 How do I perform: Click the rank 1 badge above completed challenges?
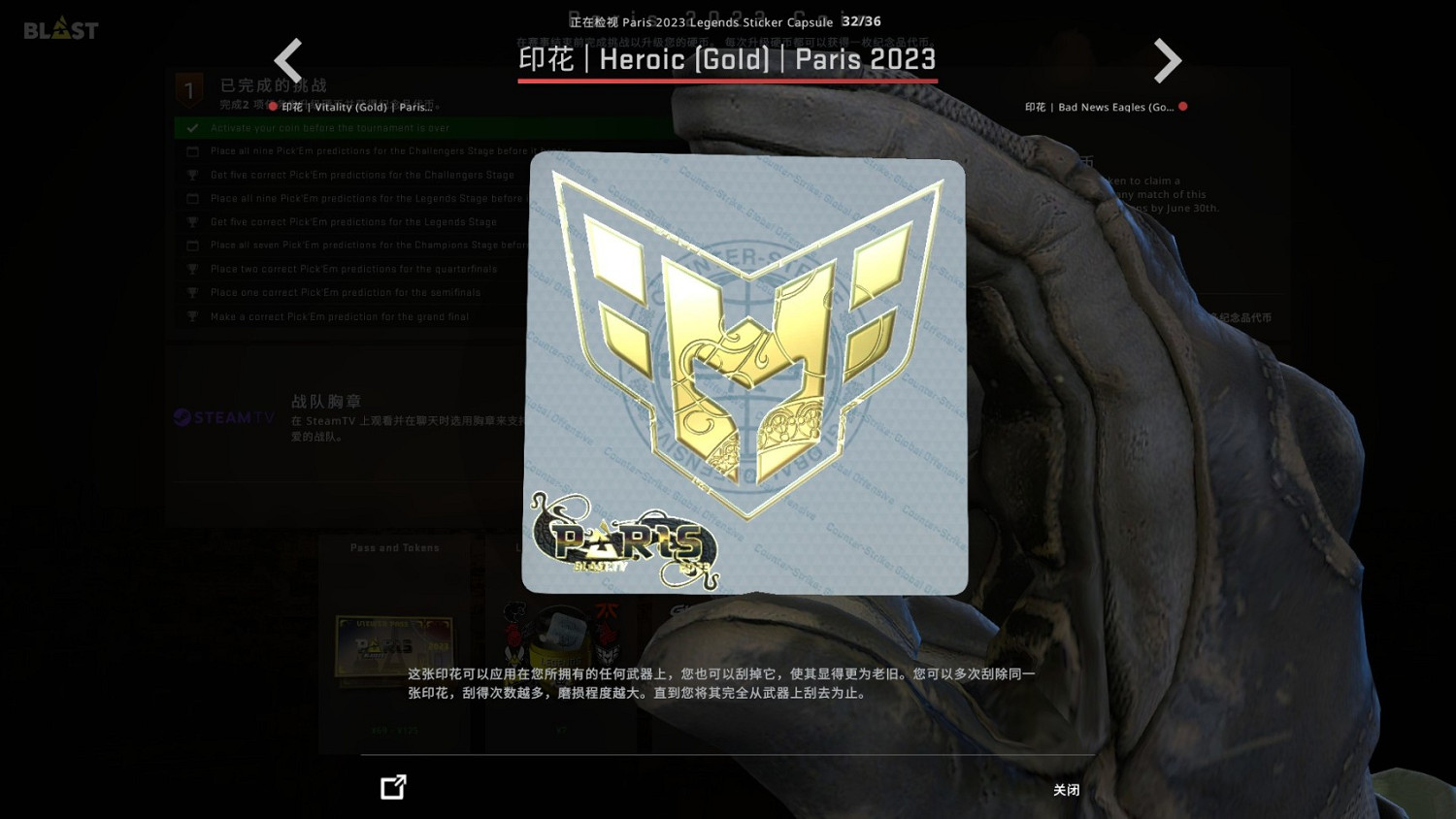tap(188, 89)
